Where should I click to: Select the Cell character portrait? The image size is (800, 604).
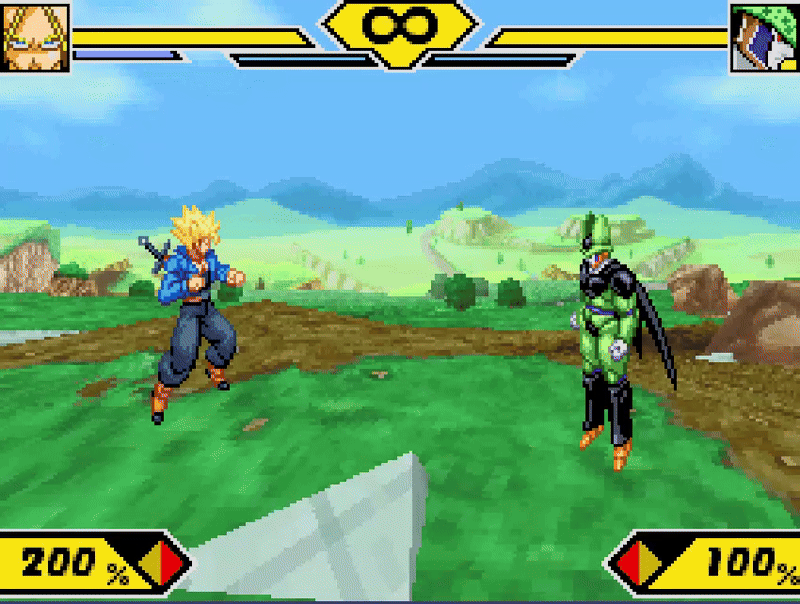point(764,38)
